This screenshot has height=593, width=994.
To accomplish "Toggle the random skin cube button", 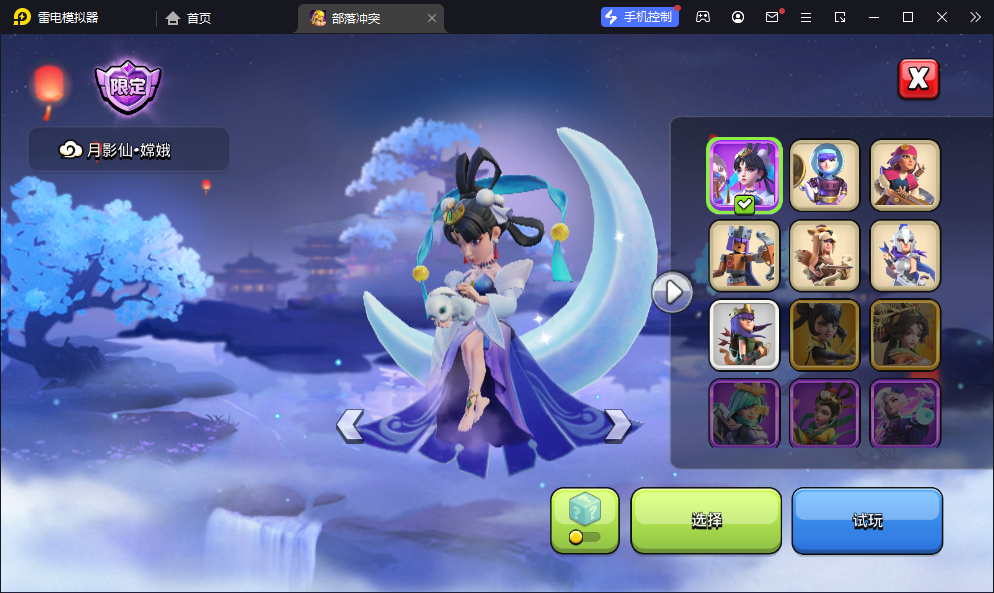I will click(x=585, y=519).
